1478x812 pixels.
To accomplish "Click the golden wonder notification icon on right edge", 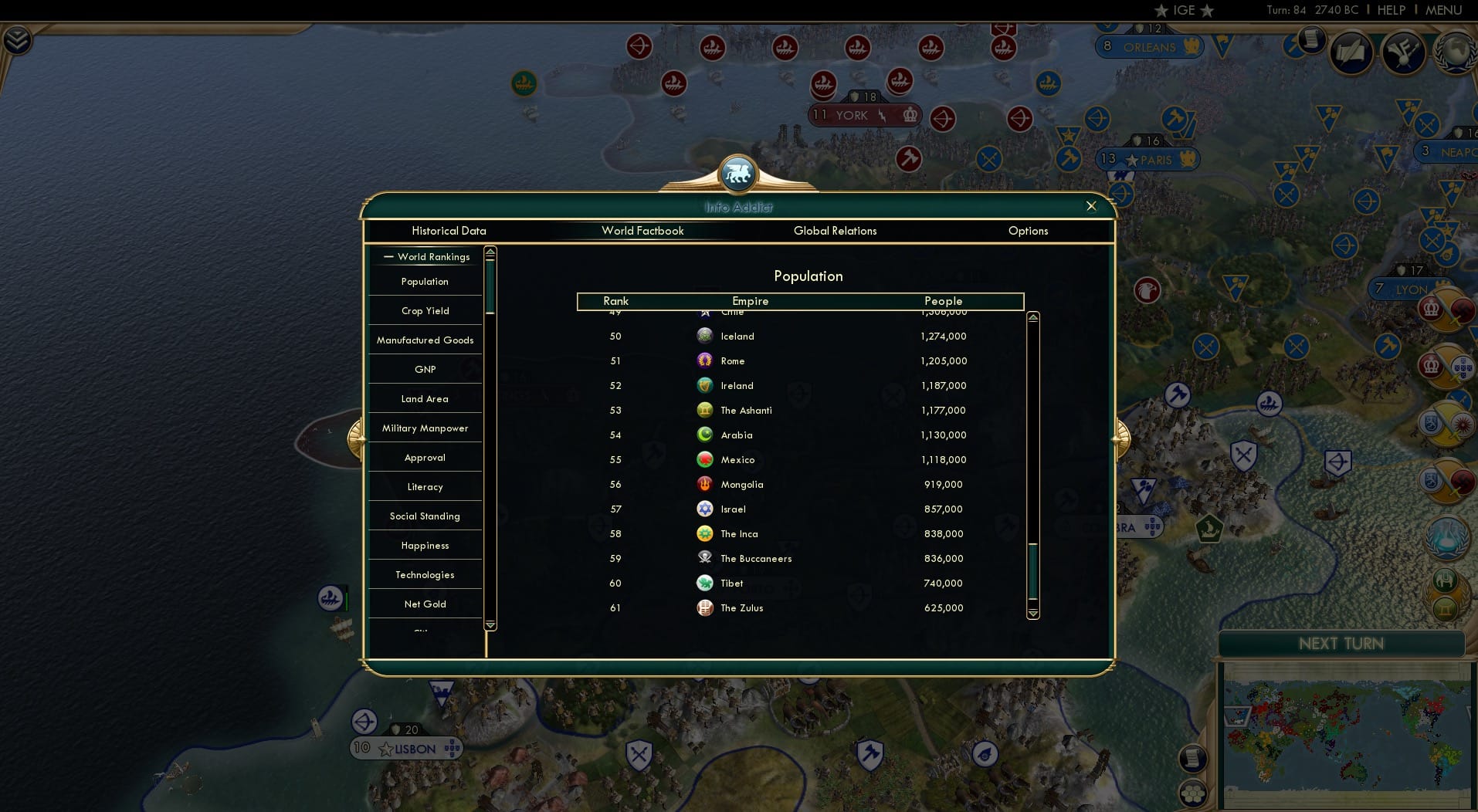I will pyautogui.click(x=1446, y=610).
